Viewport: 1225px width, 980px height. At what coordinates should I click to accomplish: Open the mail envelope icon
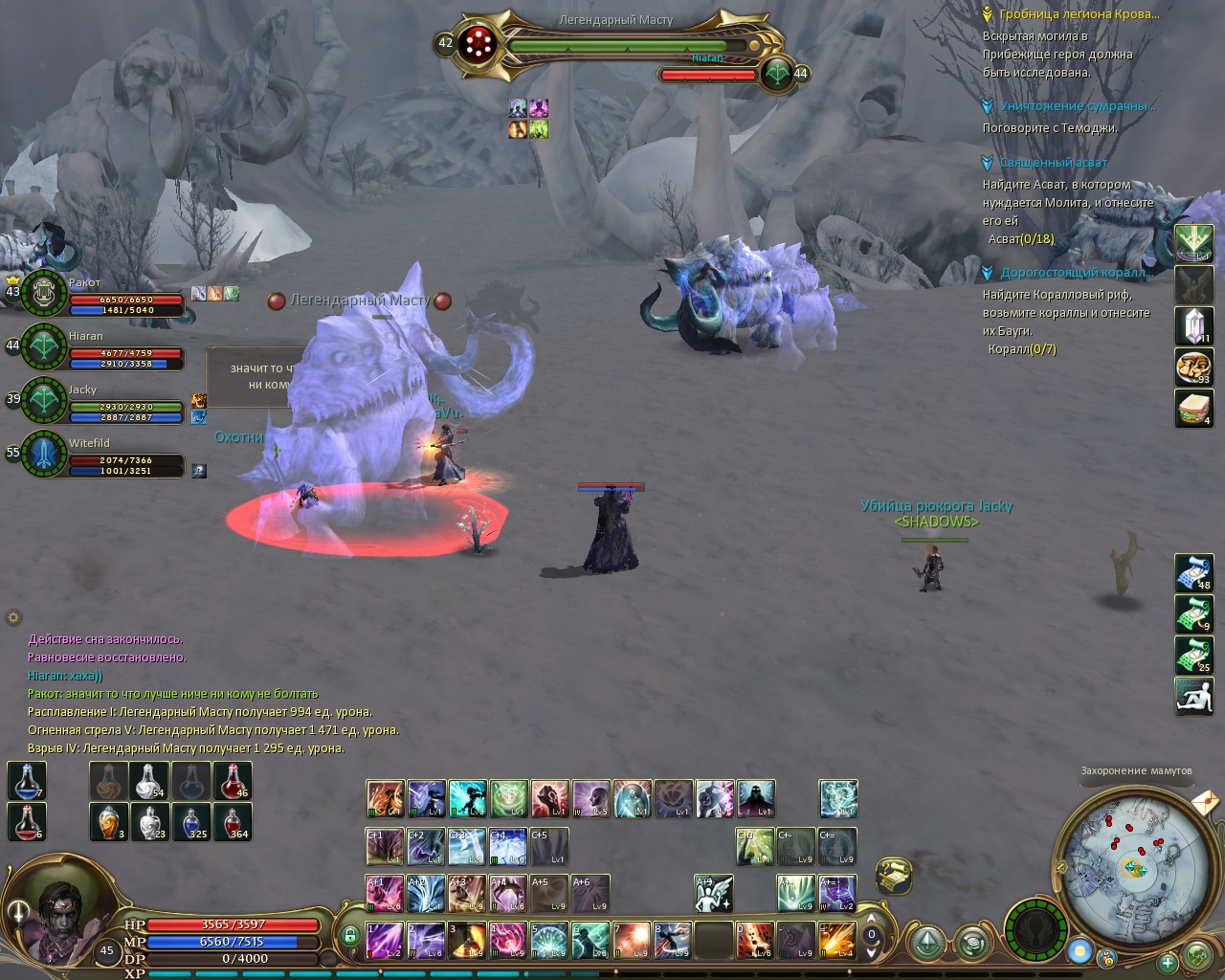(1206, 800)
